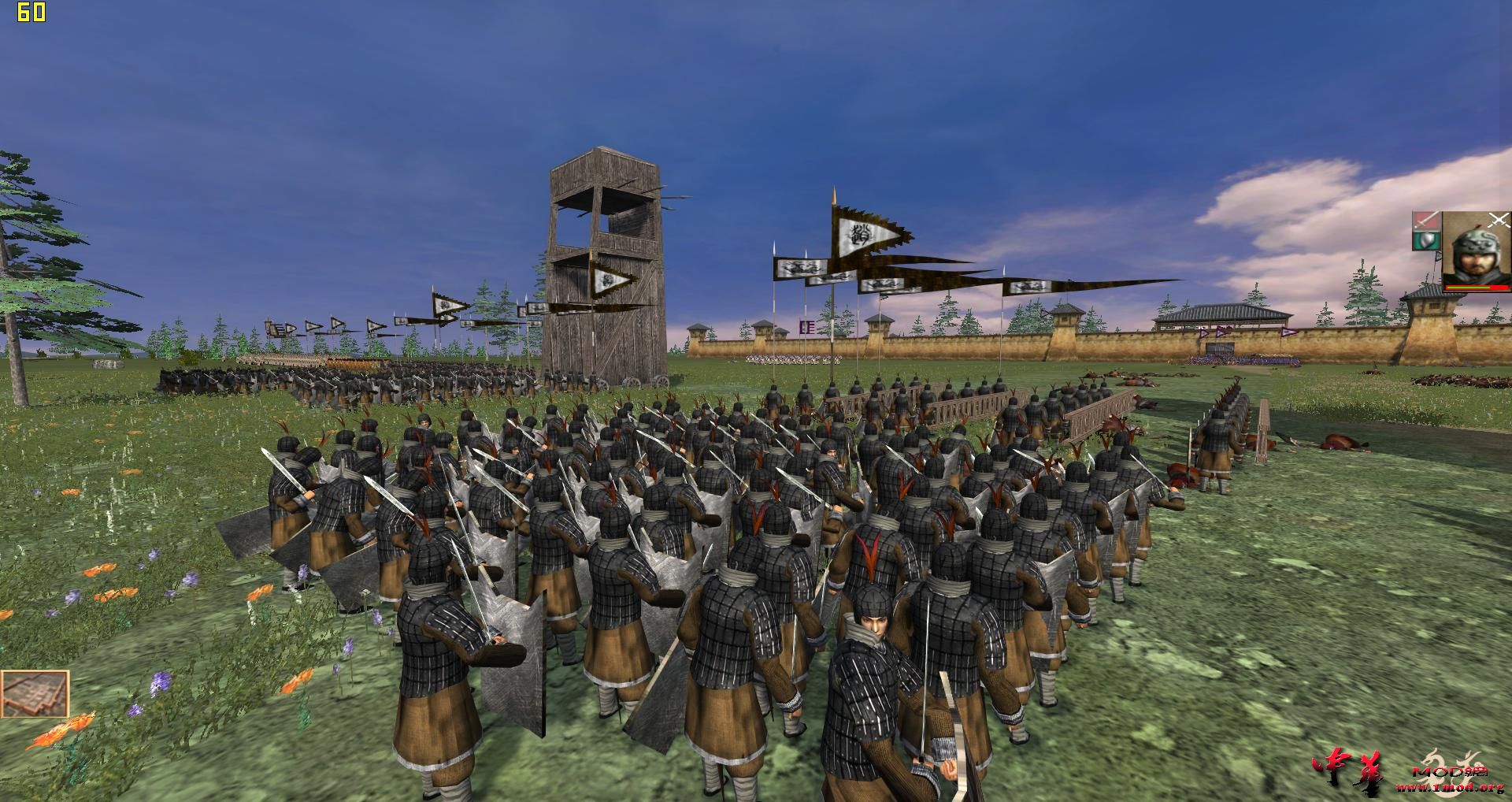Click the yellow 60 counter in the top-left corner
The width and height of the screenshot is (1512, 802).
33,13
